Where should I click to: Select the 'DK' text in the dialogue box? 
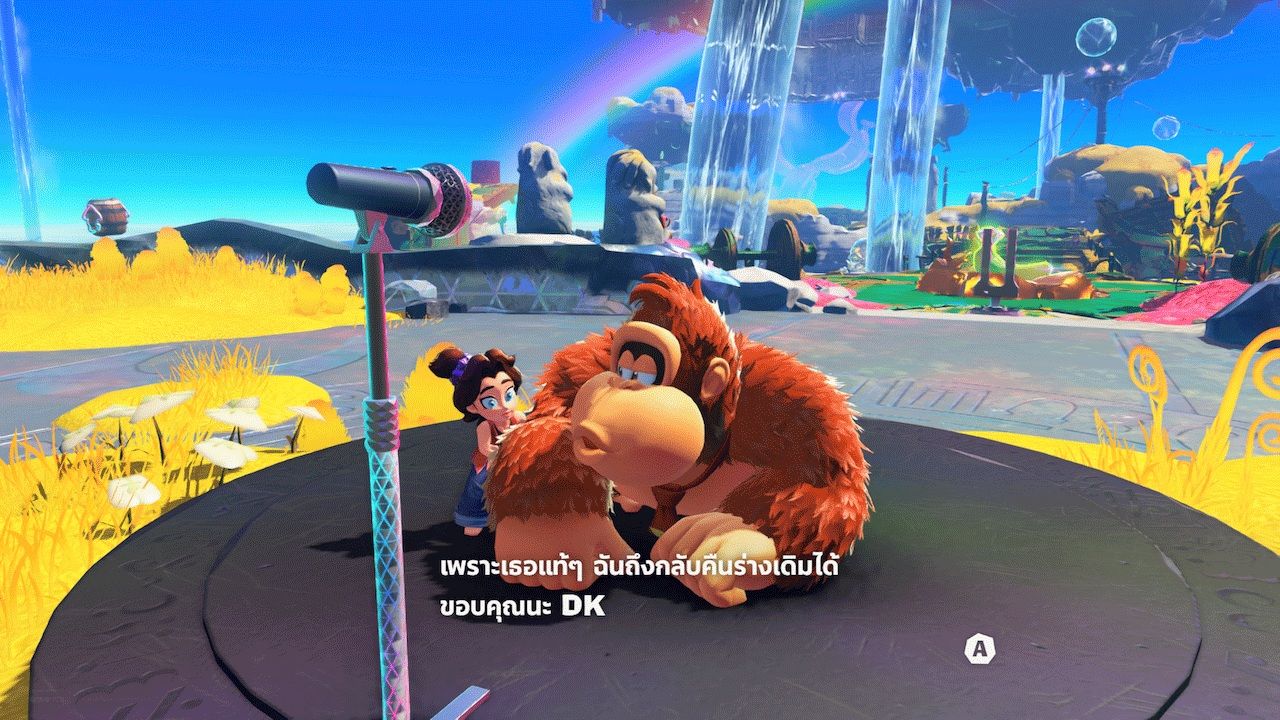578,605
